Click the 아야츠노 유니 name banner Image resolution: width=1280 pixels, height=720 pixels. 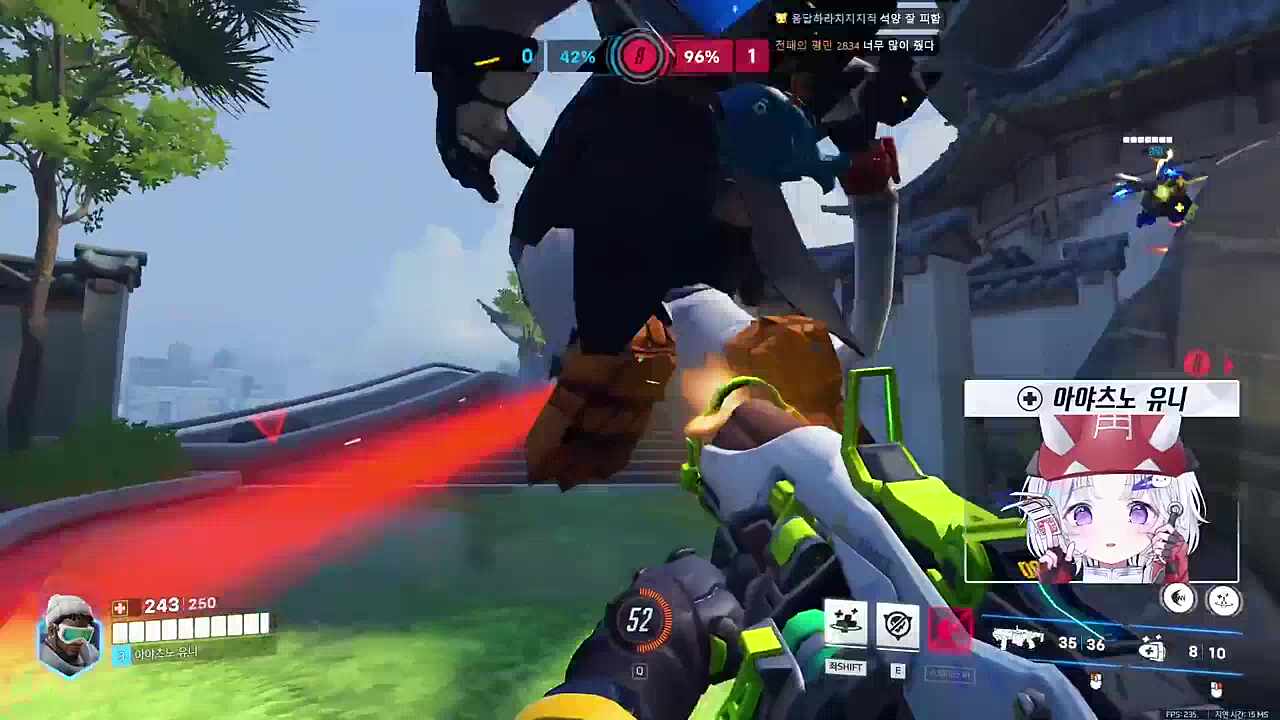[x=1102, y=399]
